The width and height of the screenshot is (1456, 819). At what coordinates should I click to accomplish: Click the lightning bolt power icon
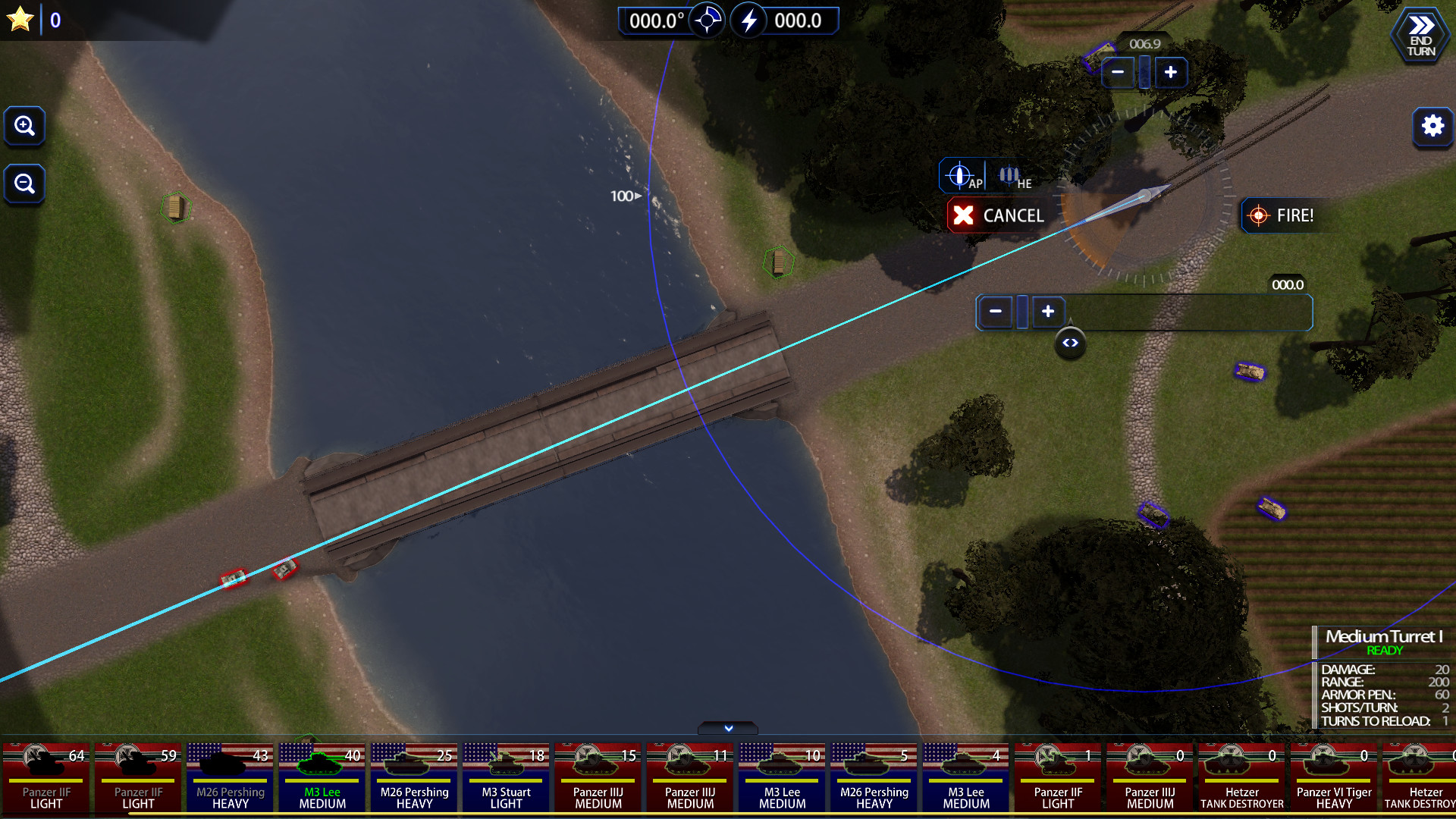point(751,20)
